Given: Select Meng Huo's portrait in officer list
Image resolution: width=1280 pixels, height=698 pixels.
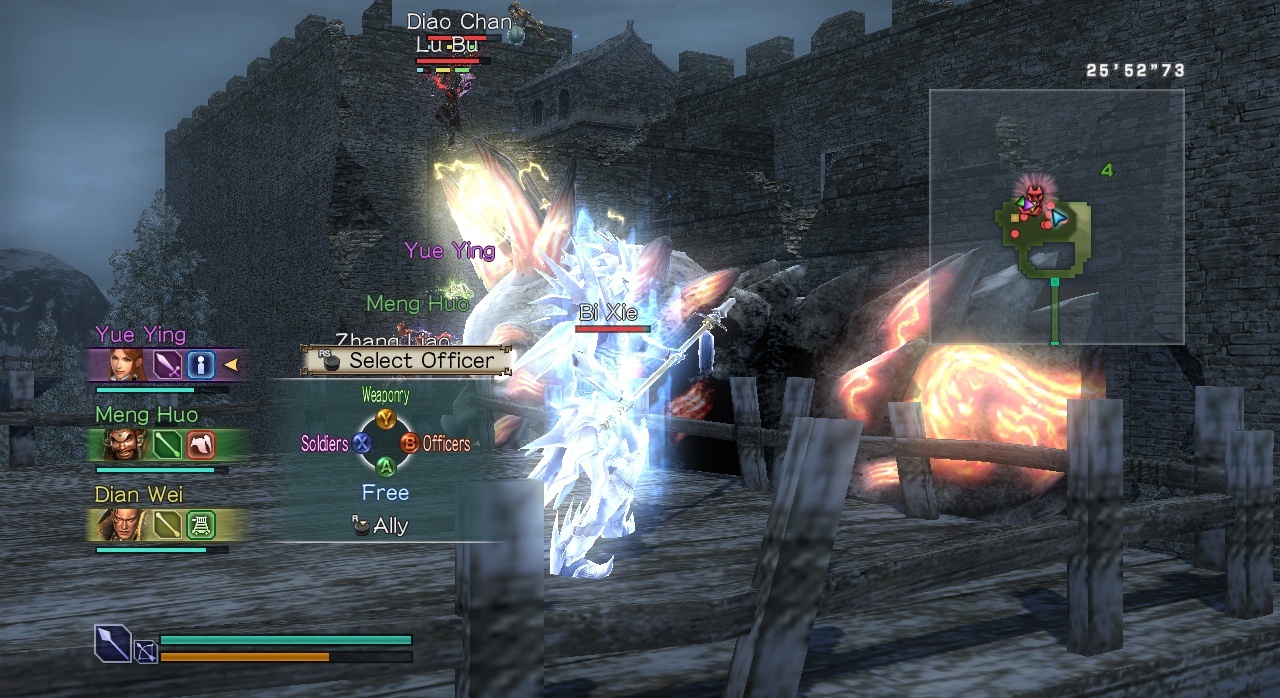Looking at the screenshot, I should coord(128,445).
